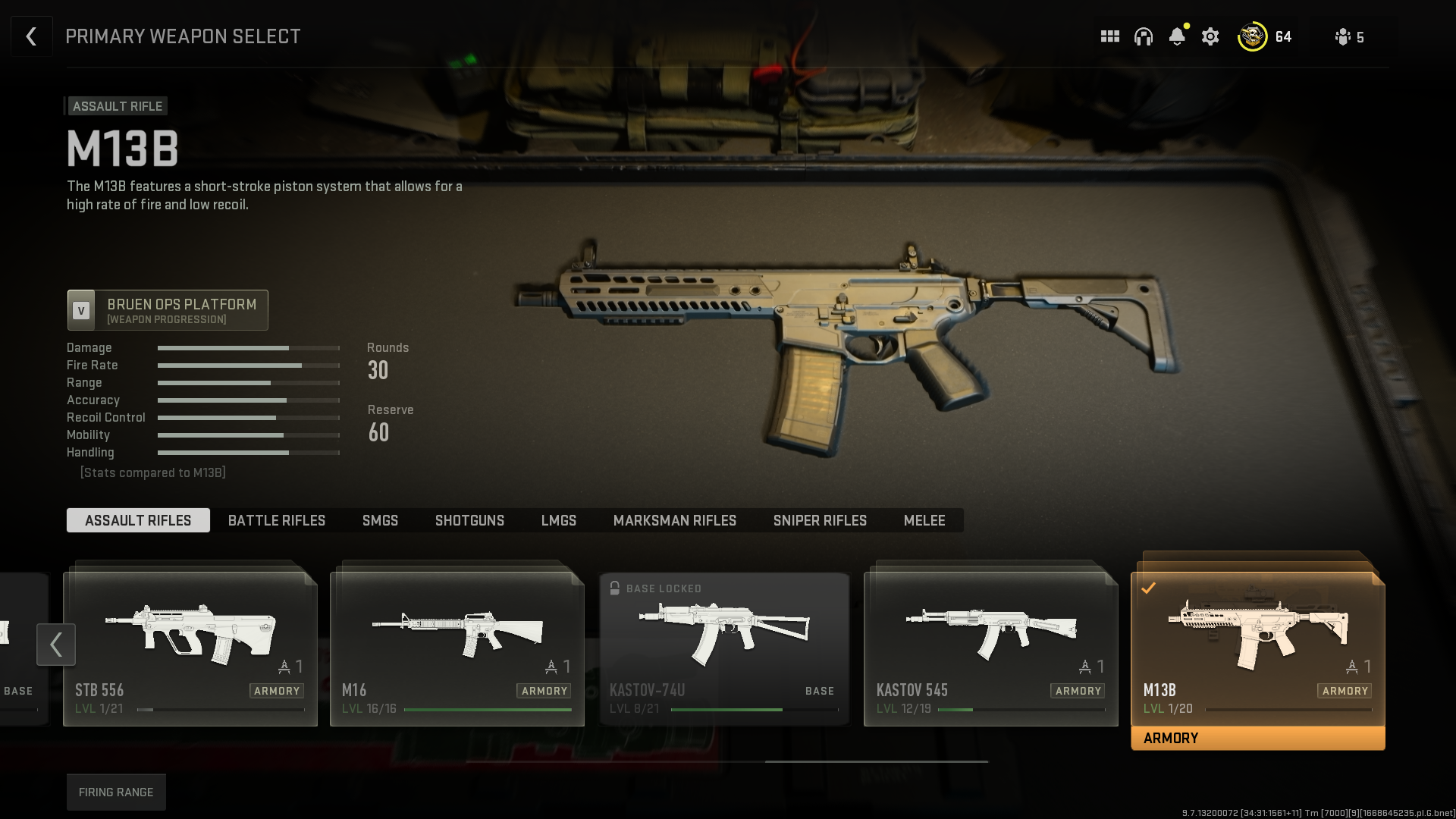
Task: Click the back arrow chevron at top left
Action: pyautogui.click(x=31, y=36)
